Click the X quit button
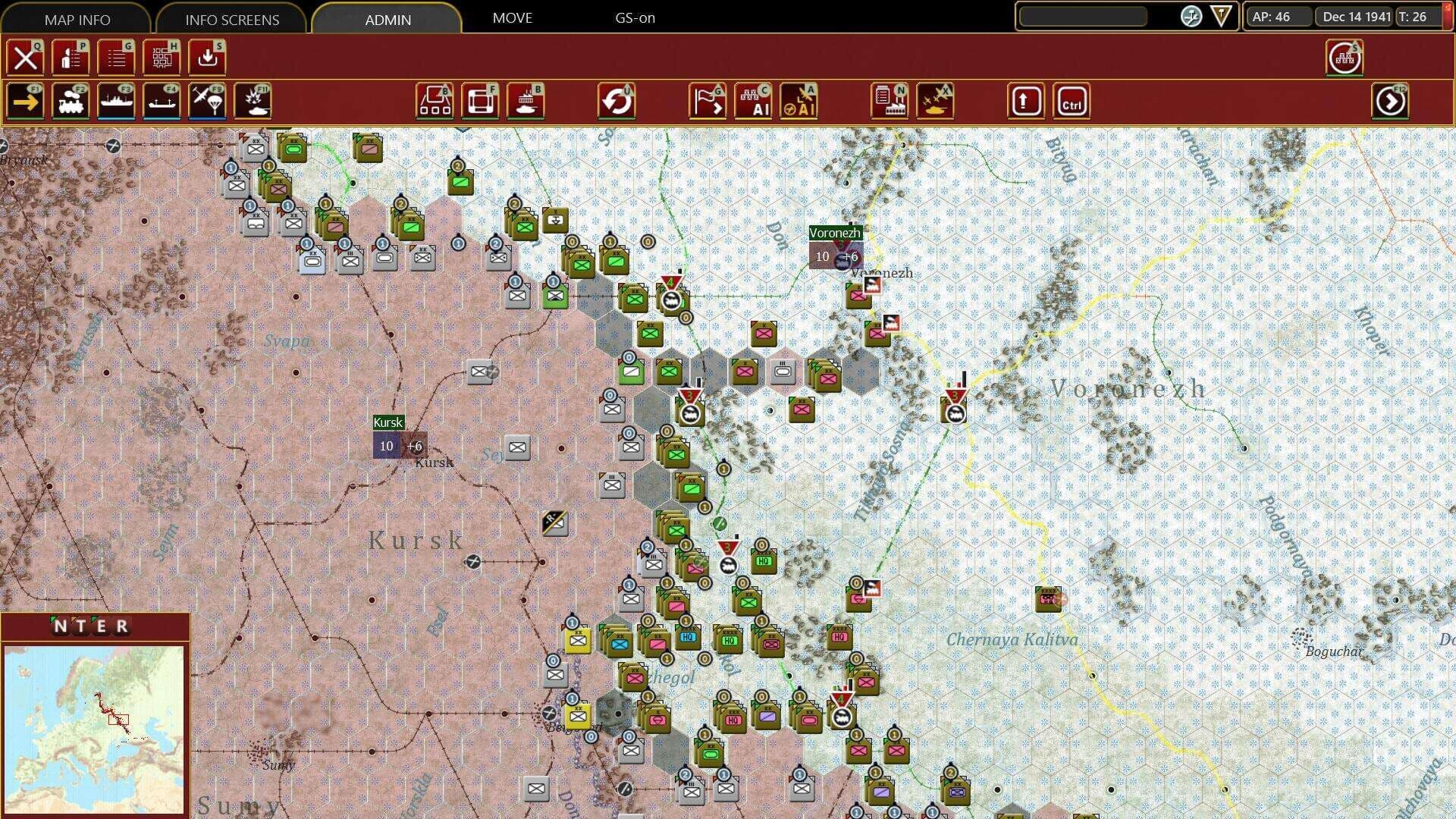This screenshot has width=1456, height=819. point(26,58)
